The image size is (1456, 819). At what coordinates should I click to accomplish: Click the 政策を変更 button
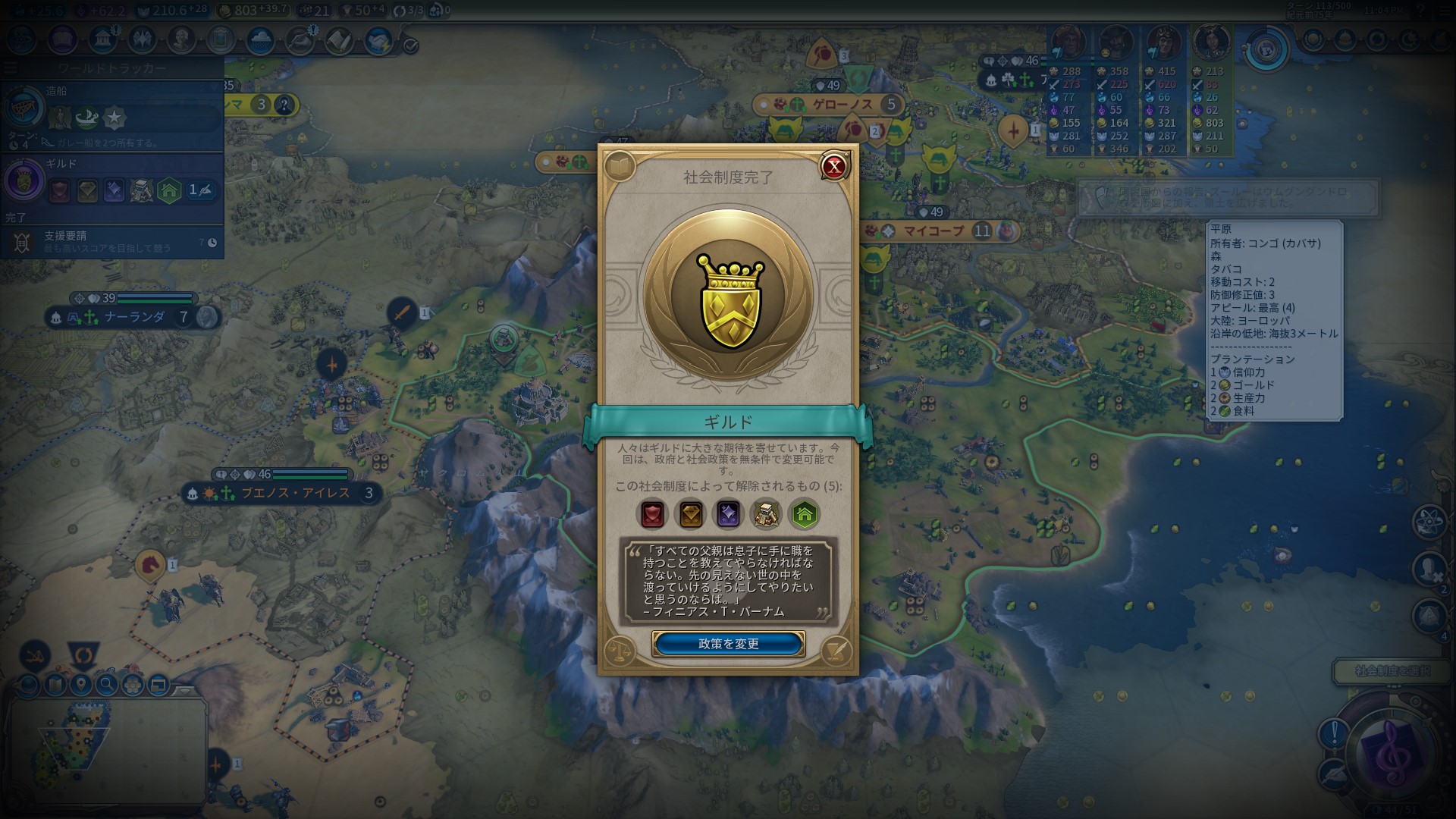pos(727,644)
